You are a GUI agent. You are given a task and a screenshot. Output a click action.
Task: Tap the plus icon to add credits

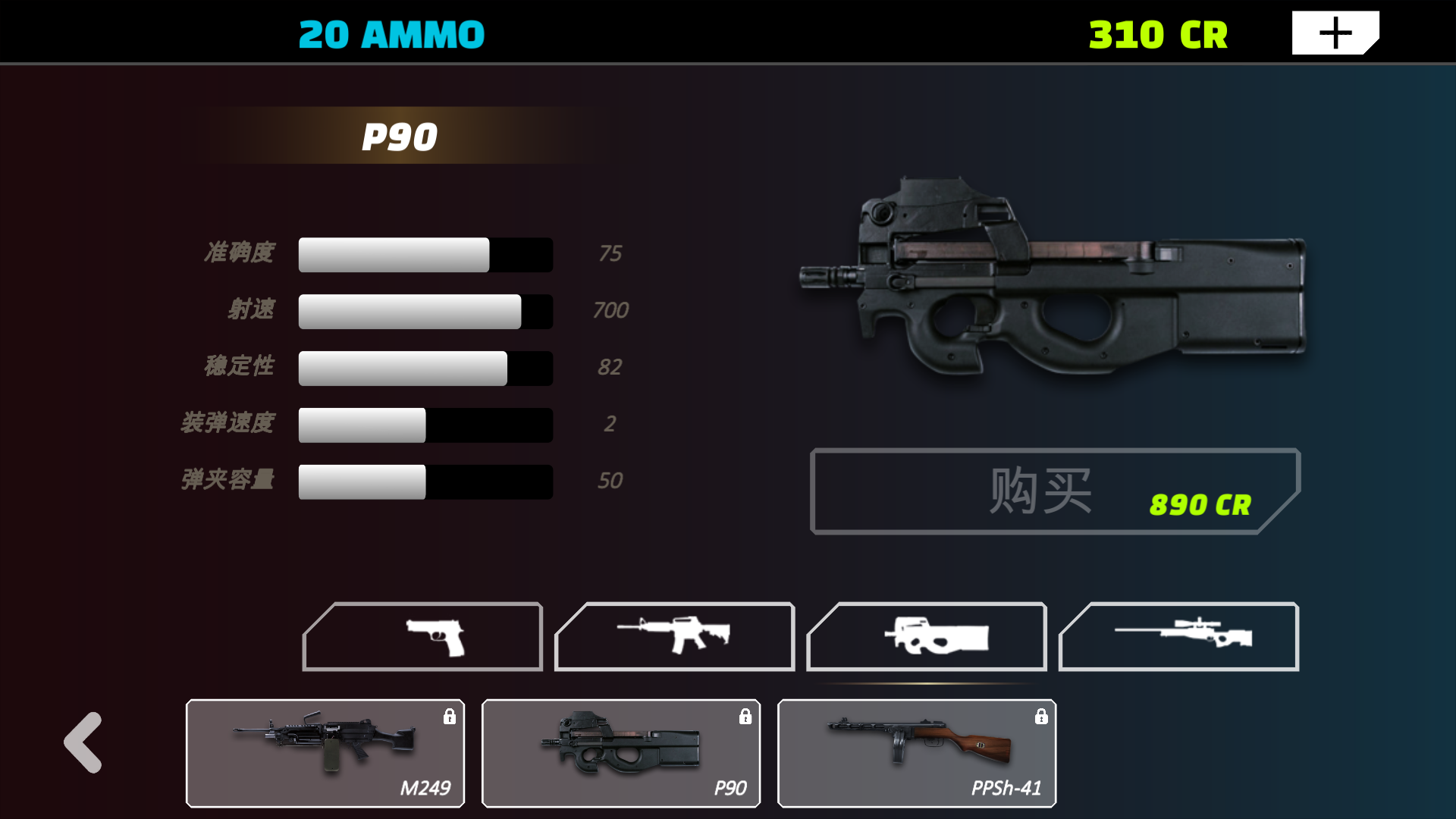[1333, 31]
